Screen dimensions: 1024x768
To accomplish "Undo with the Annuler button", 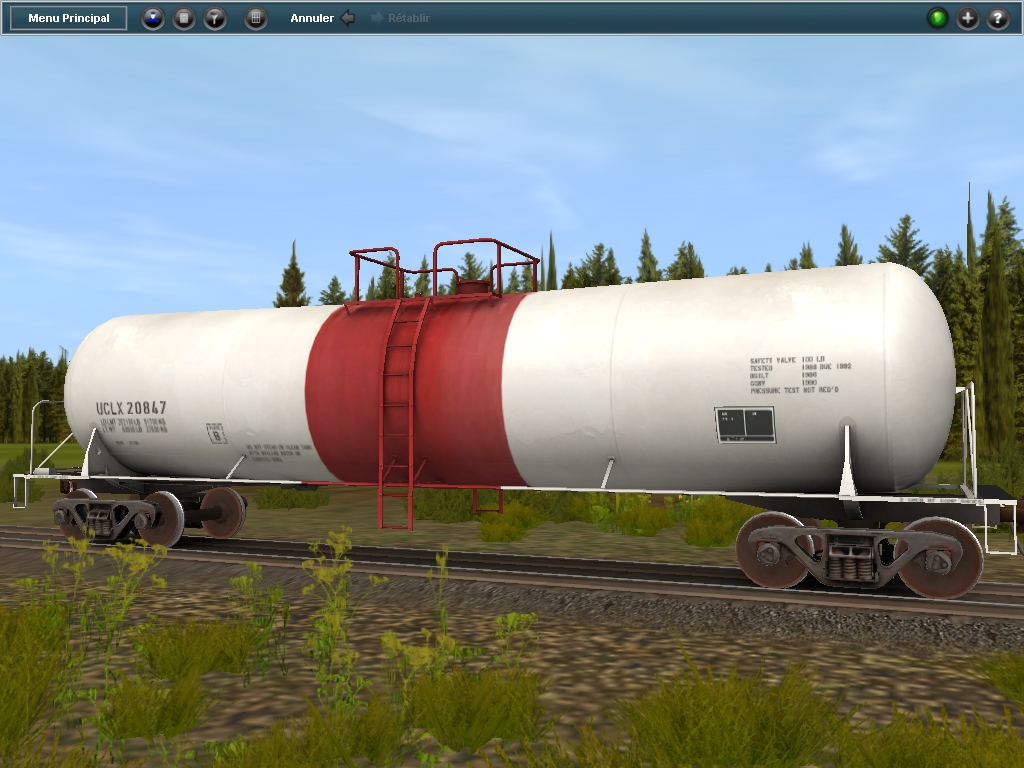I will point(322,18).
